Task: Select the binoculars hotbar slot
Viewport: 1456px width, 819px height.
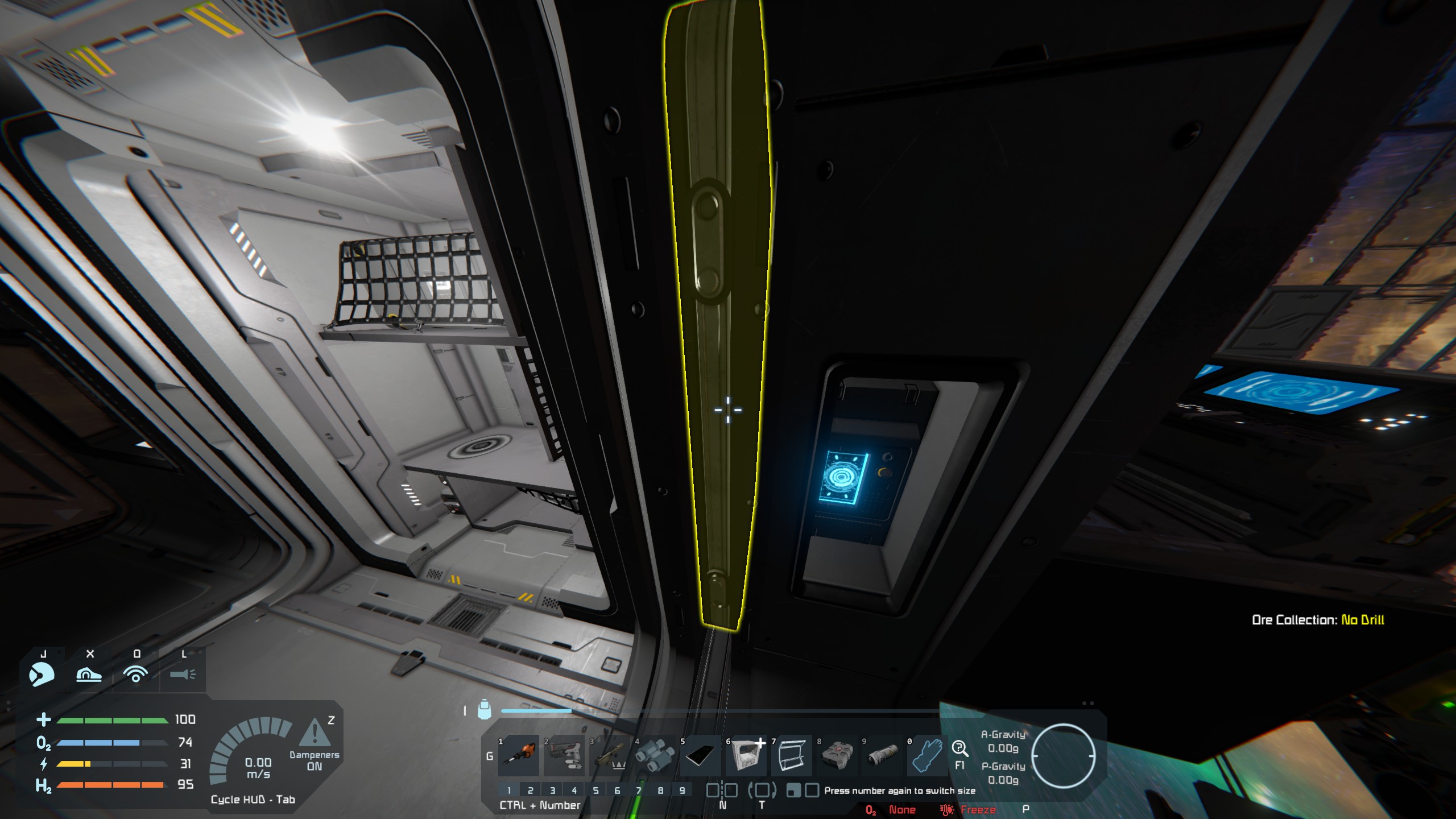Action: coord(655,756)
